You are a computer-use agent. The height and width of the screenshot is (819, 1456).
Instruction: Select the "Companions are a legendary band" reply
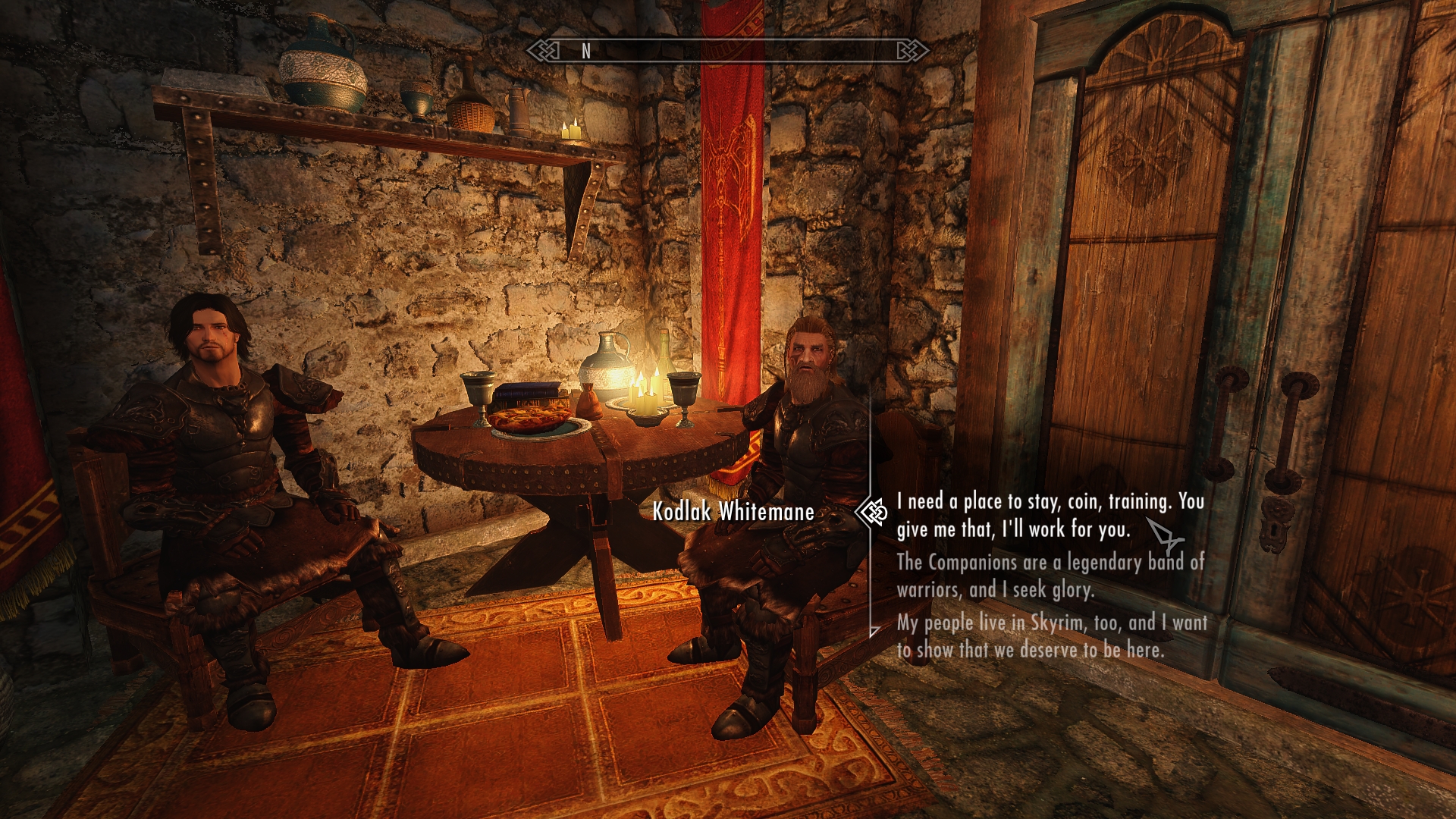[x=1050, y=576]
